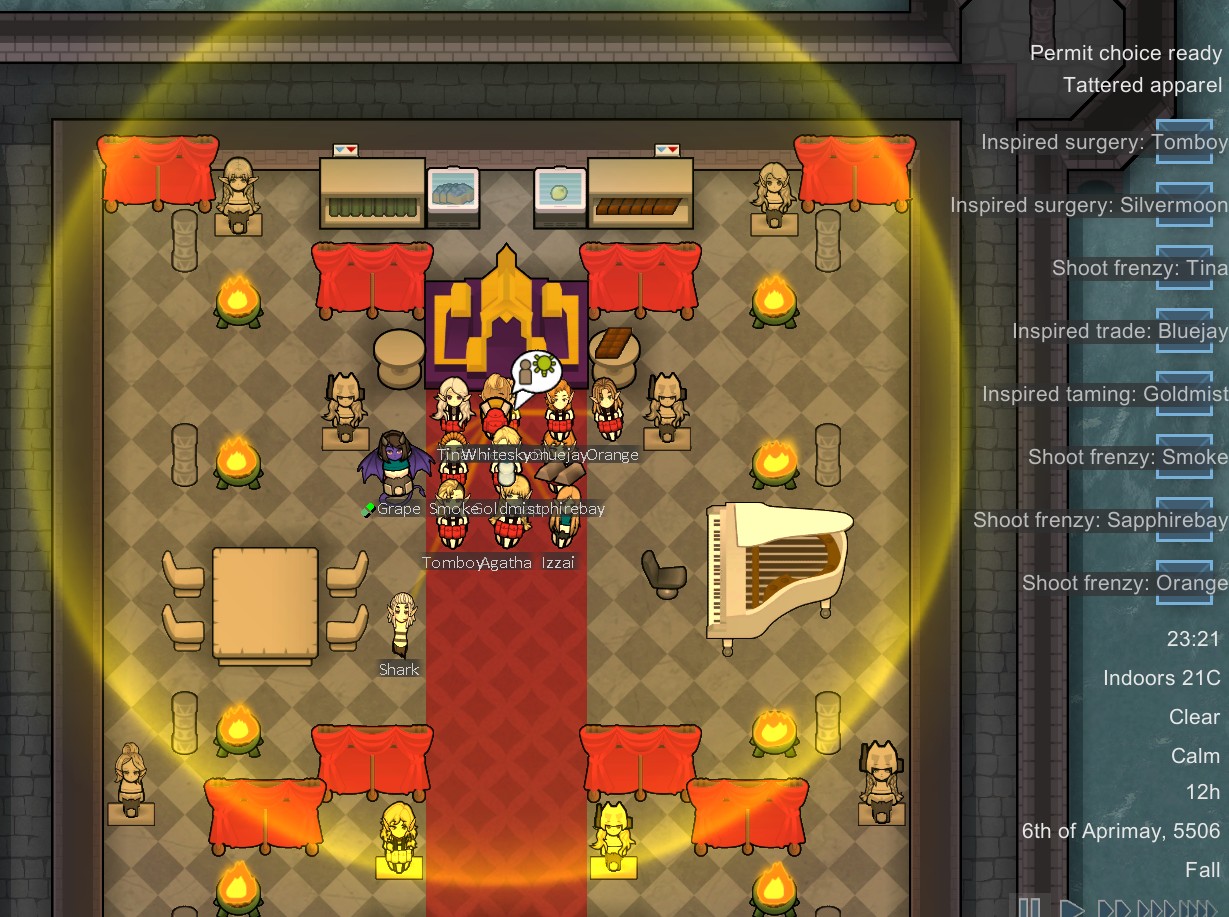
Task: Open the Permit choice ready alert
Action: click(x=1125, y=54)
